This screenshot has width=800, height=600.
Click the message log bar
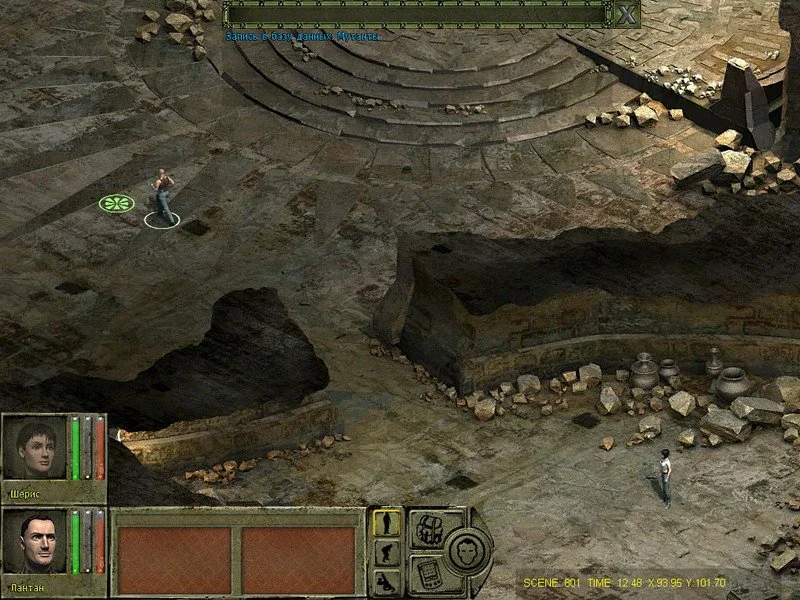point(416,14)
